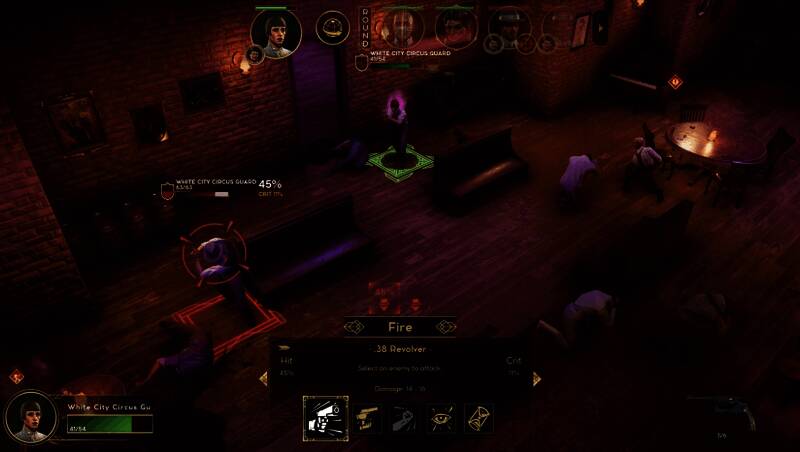Click the left arrow of the action panel
The width and height of the screenshot is (800, 452).
coord(264,378)
